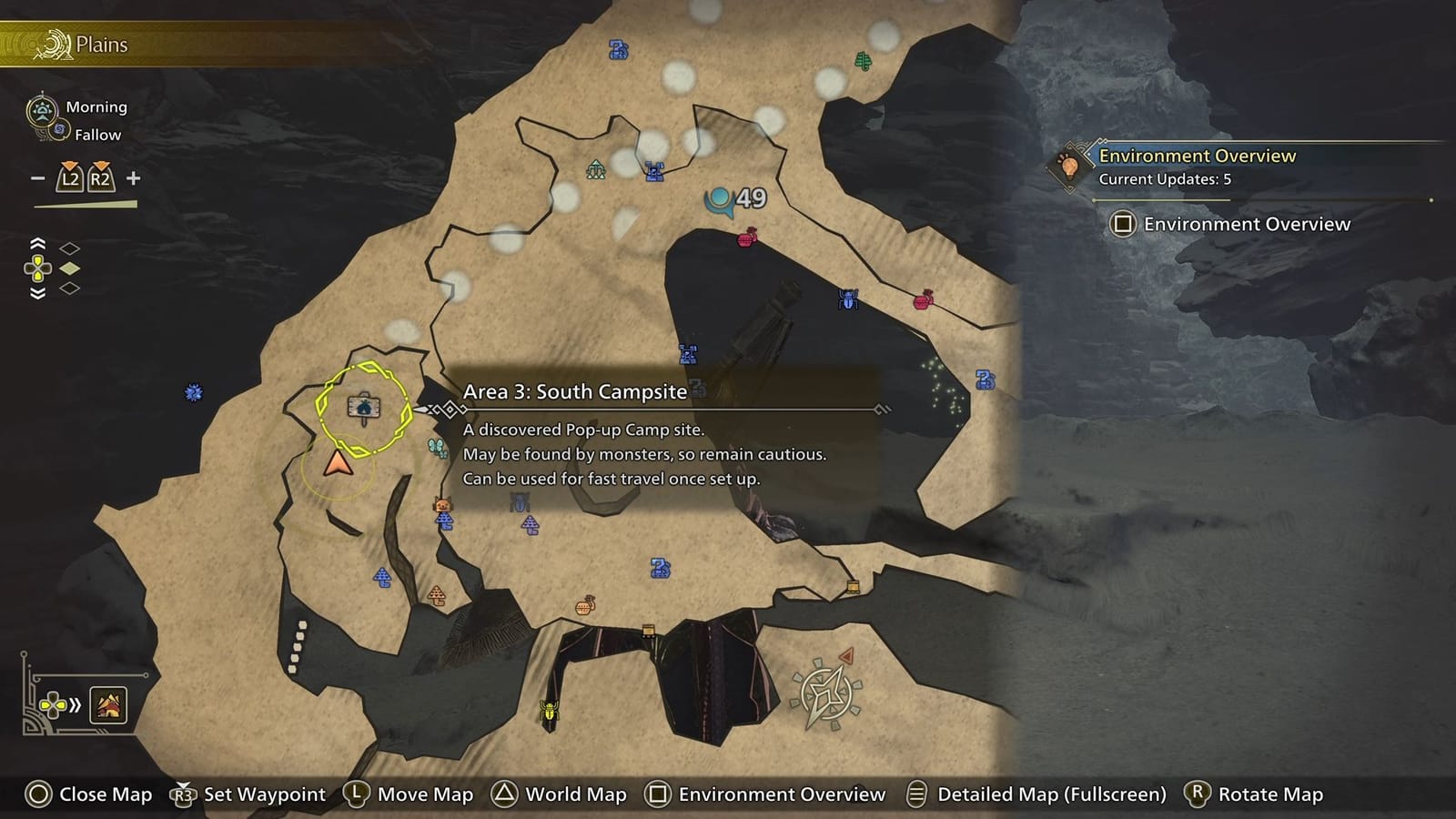Image resolution: width=1456 pixels, height=819 pixels.
Task: Click the orange Palico face icon on the map
Action: (442, 503)
